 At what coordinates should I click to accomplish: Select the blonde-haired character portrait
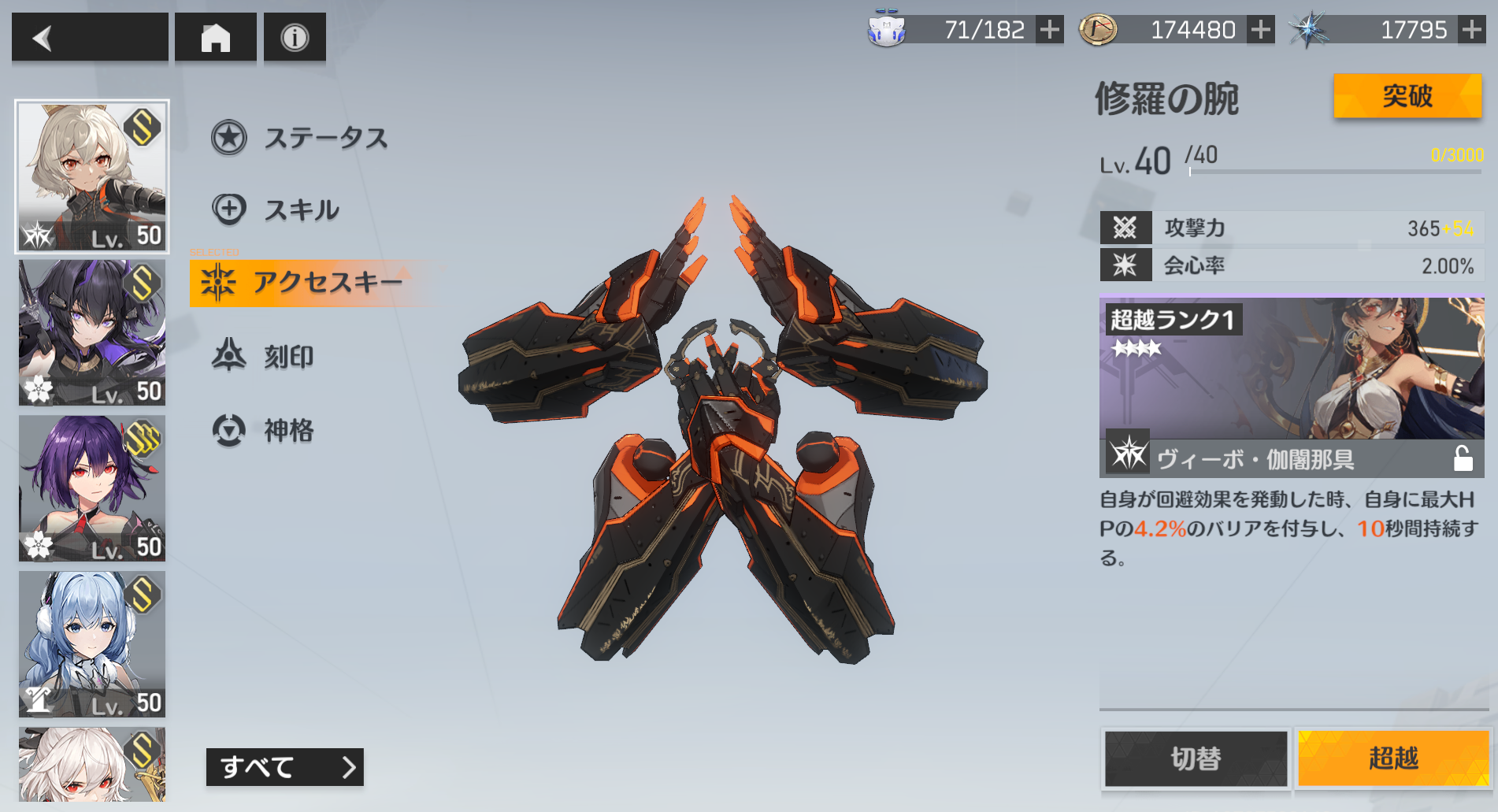click(x=92, y=176)
